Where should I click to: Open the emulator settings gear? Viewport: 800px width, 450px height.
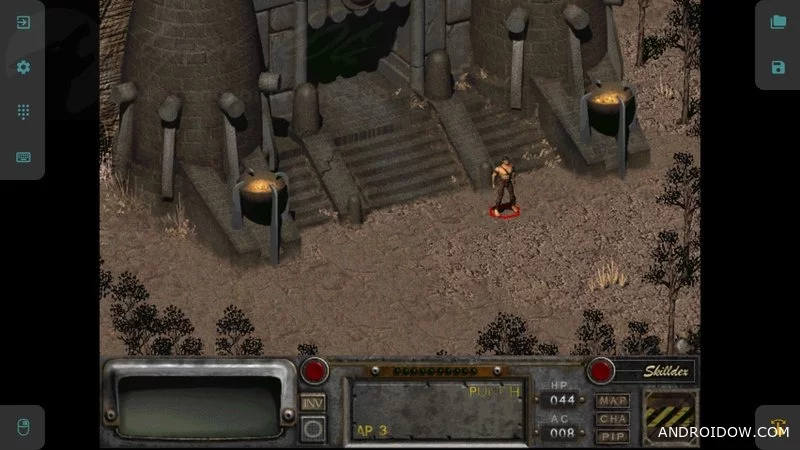[23, 67]
